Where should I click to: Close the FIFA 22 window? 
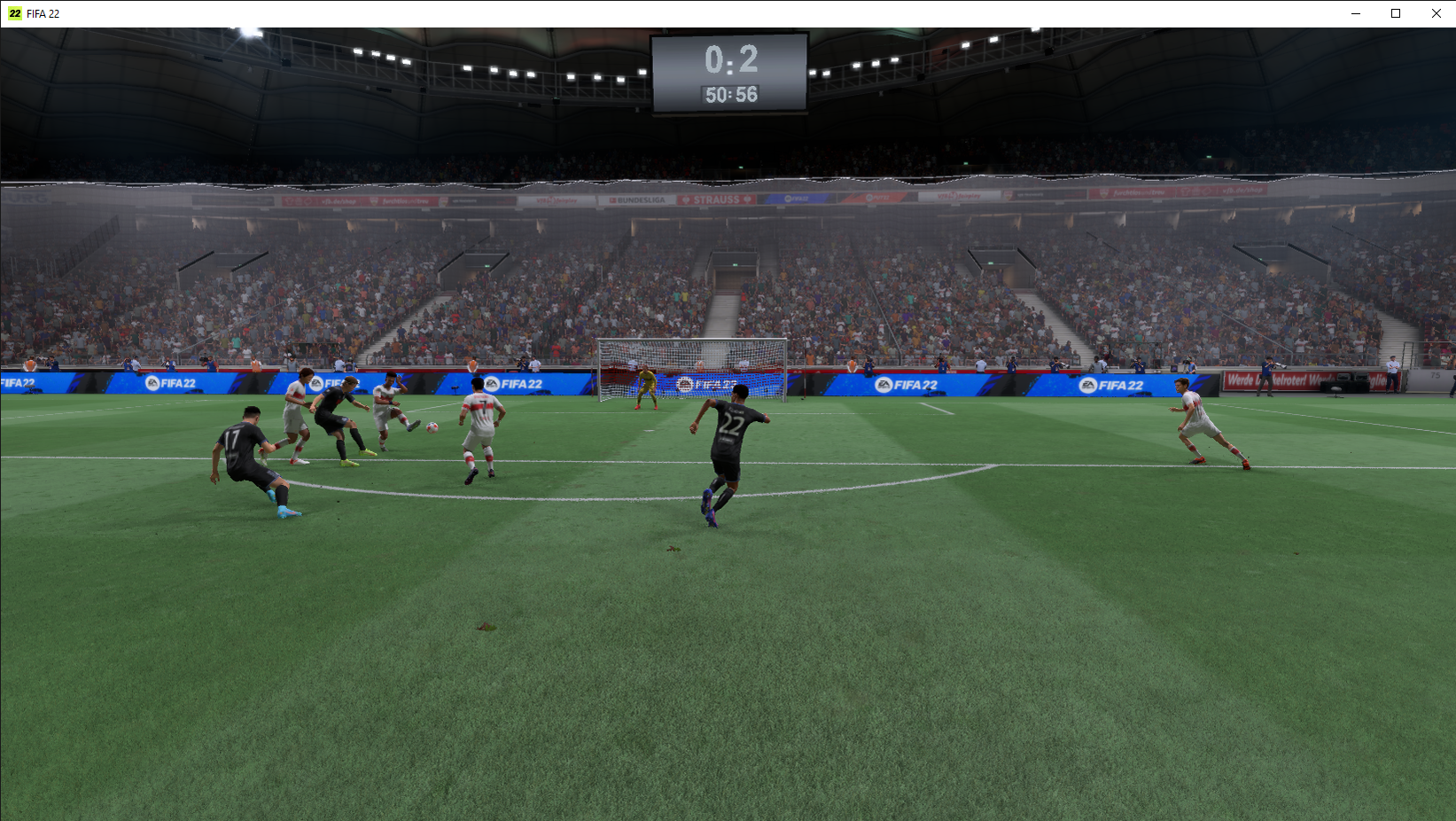[1436, 13]
